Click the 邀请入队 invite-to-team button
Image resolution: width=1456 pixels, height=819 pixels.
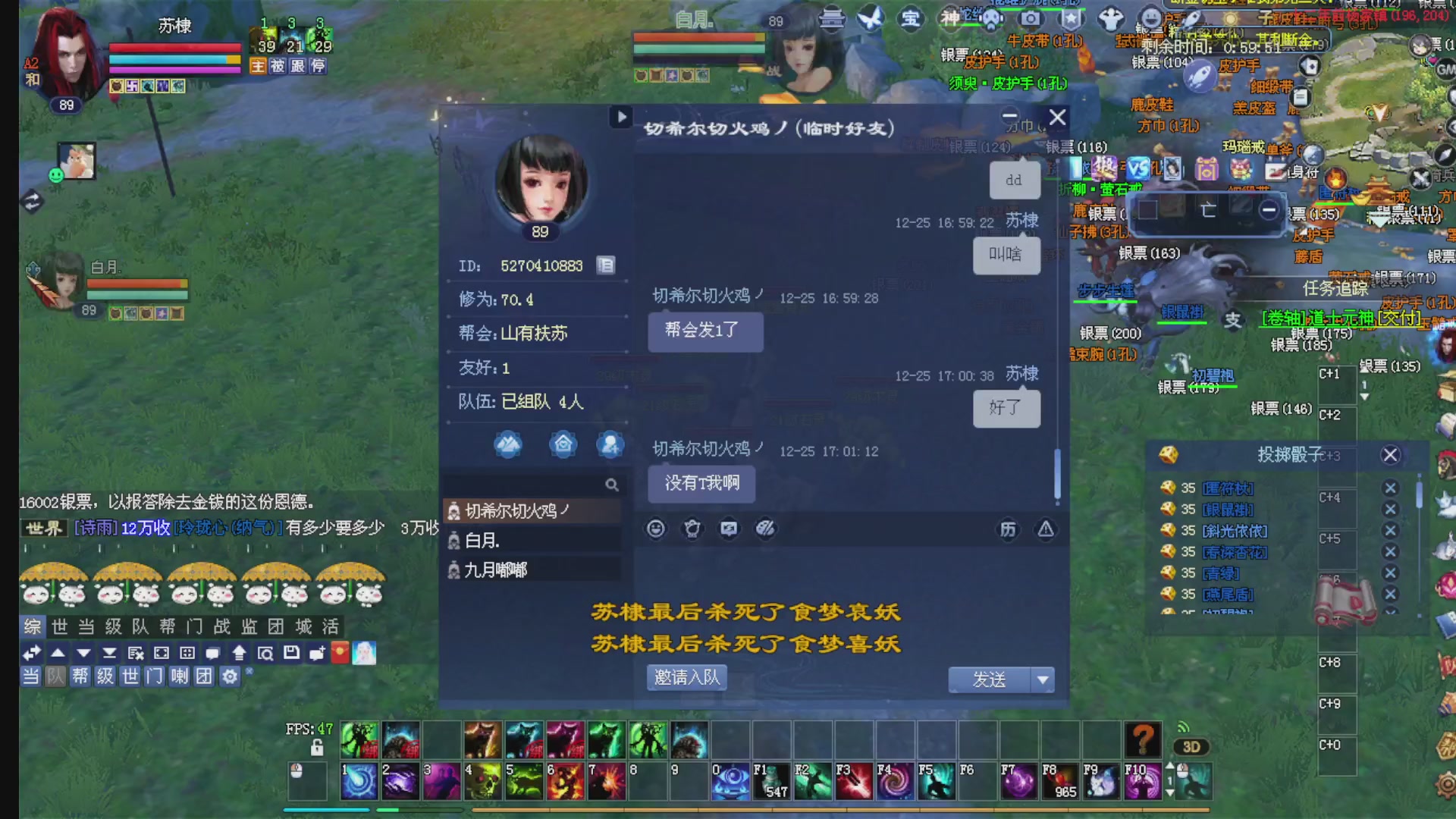pyautogui.click(x=686, y=677)
